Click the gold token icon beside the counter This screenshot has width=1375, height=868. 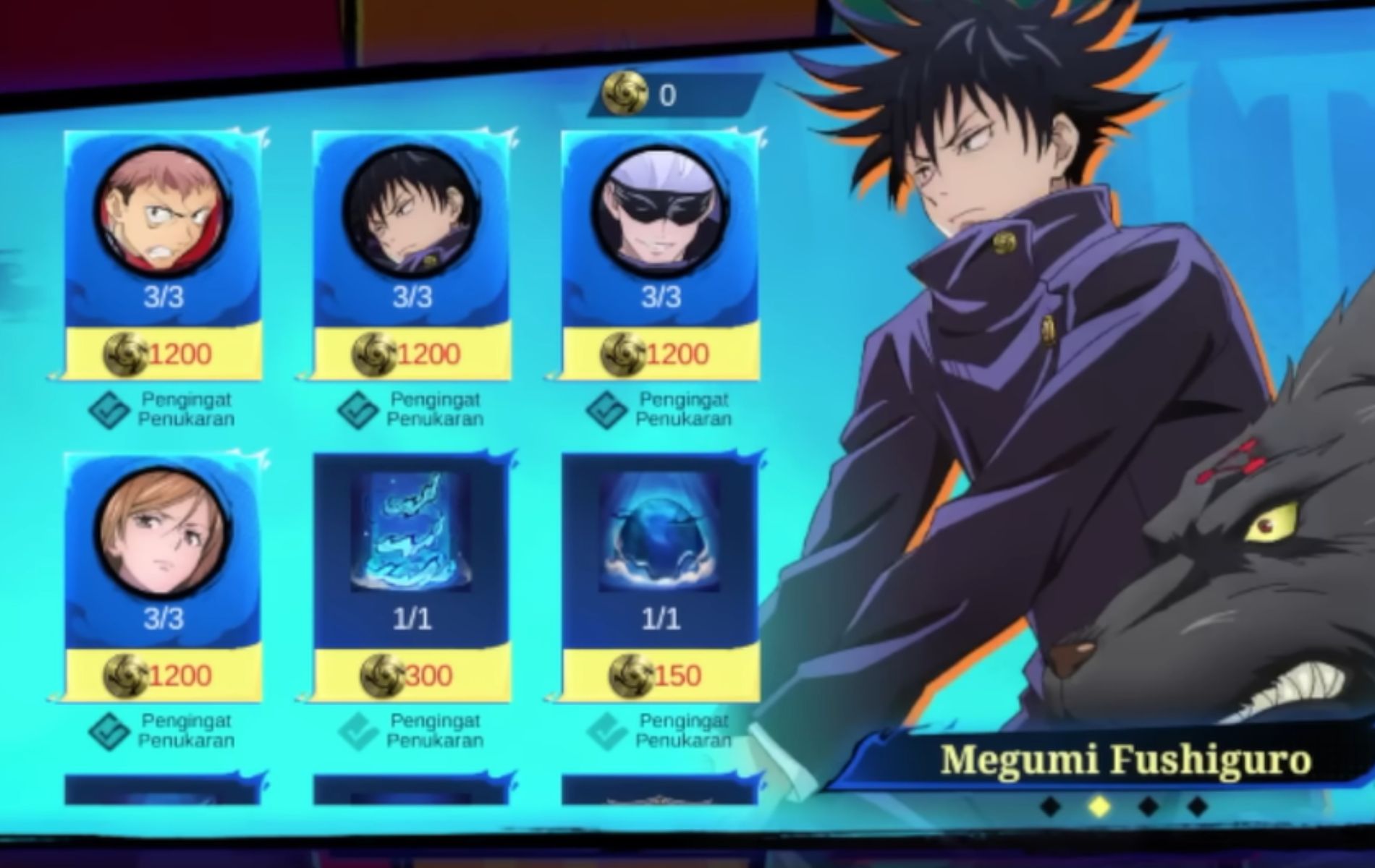point(626,93)
